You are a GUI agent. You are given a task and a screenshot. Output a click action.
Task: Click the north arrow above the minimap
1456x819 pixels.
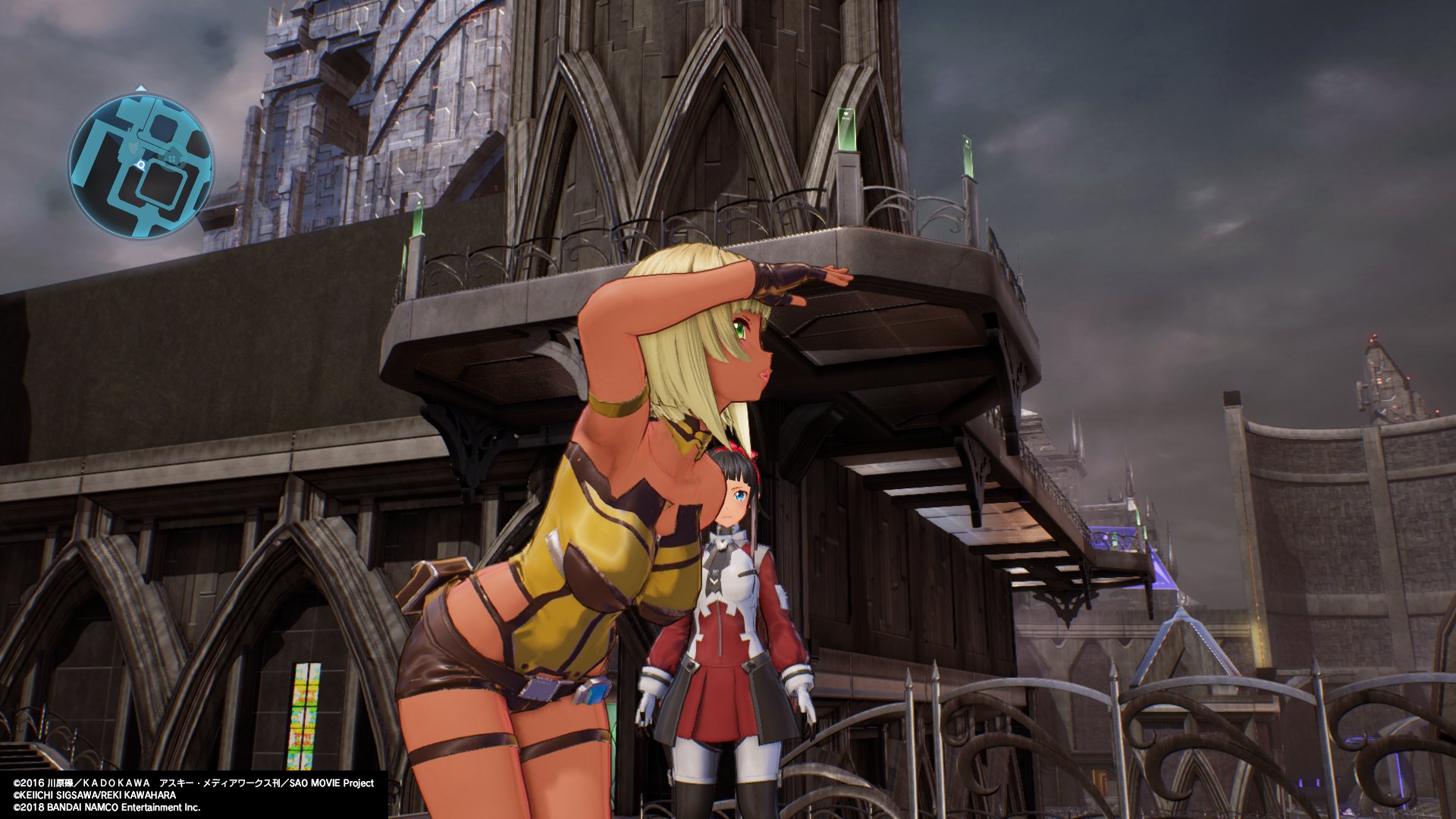coord(141,88)
